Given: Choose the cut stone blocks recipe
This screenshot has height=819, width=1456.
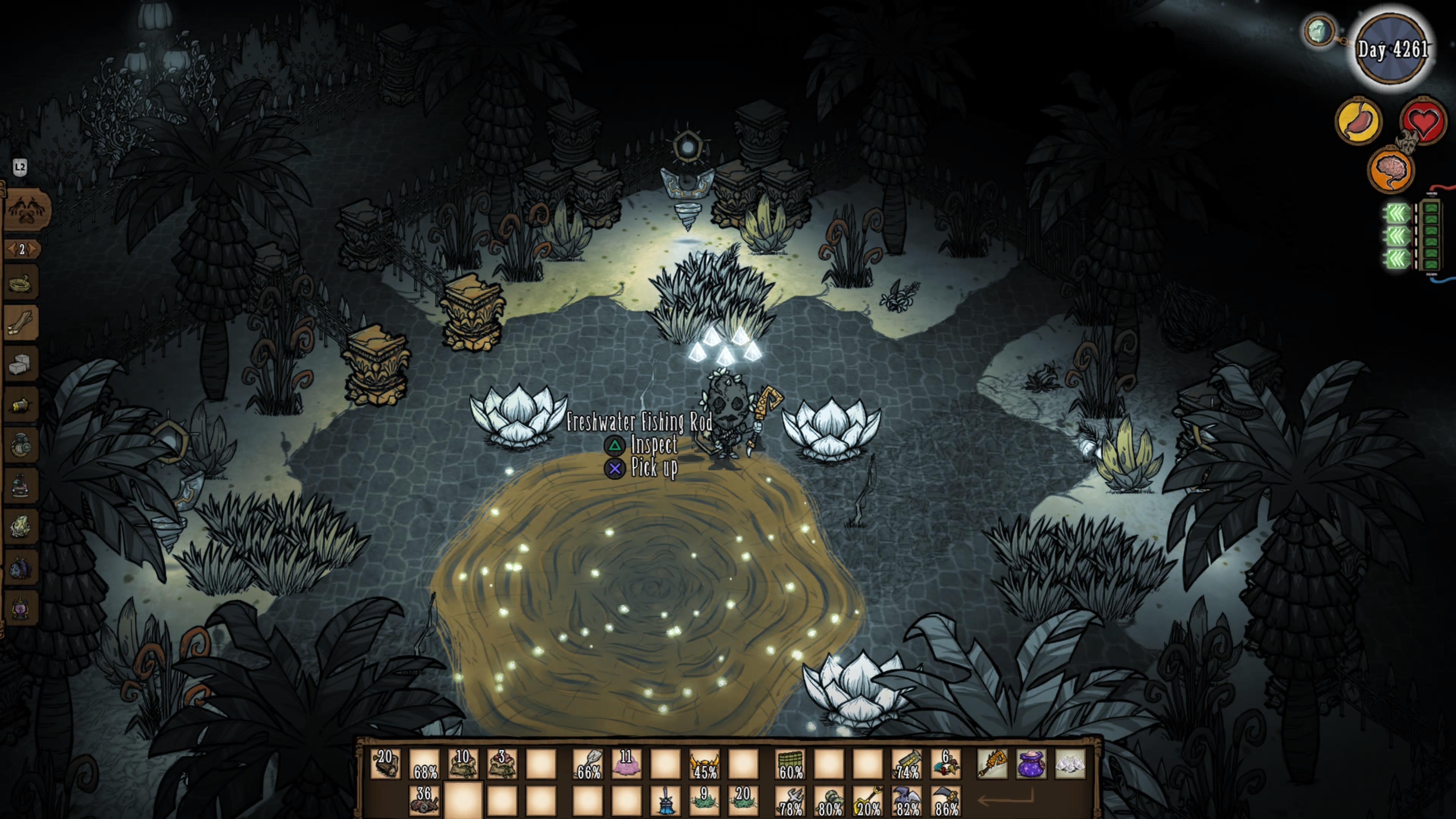Looking at the screenshot, I should pyautogui.click(x=22, y=364).
